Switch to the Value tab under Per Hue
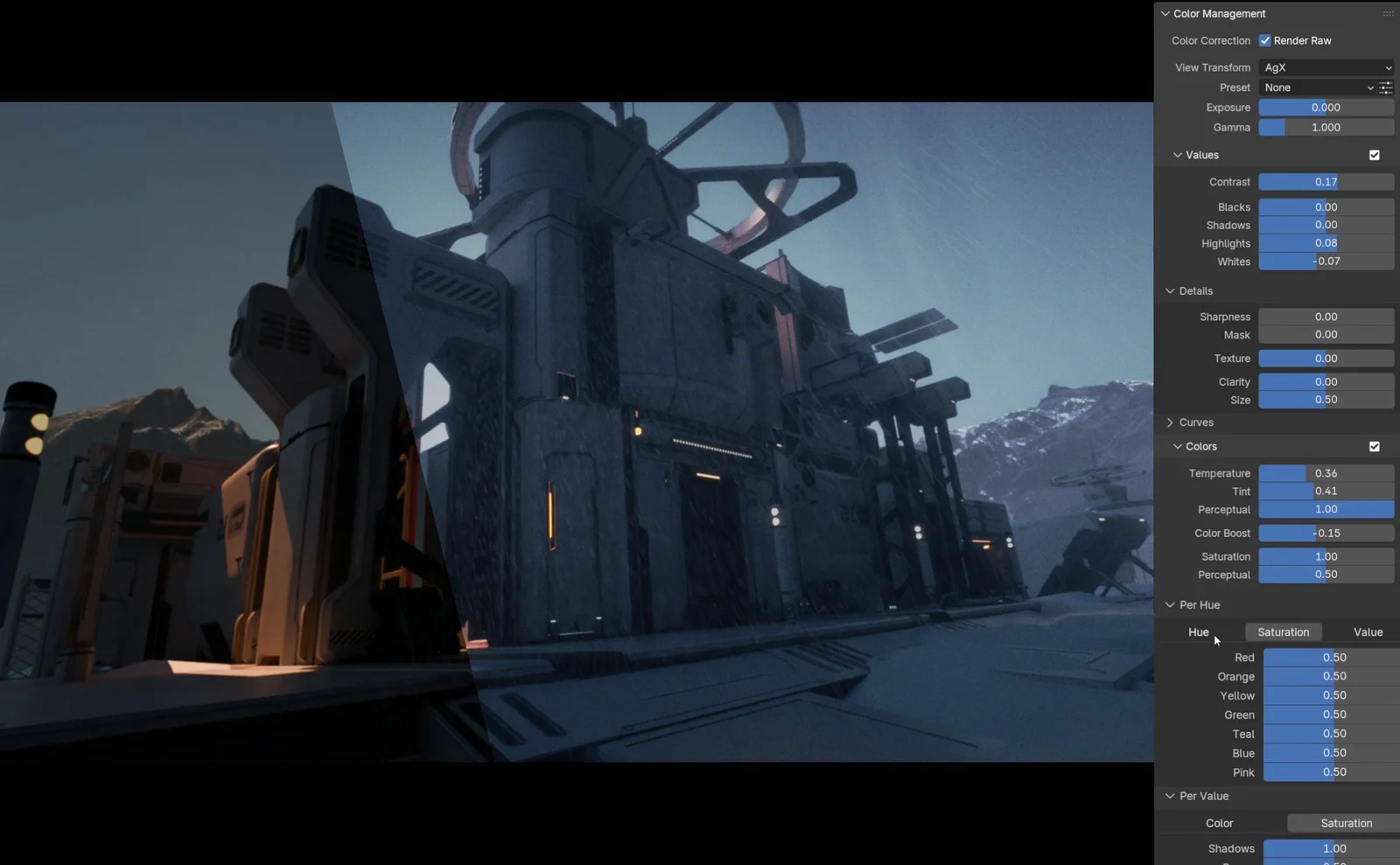1400x865 pixels. [x=1367, y=631]
